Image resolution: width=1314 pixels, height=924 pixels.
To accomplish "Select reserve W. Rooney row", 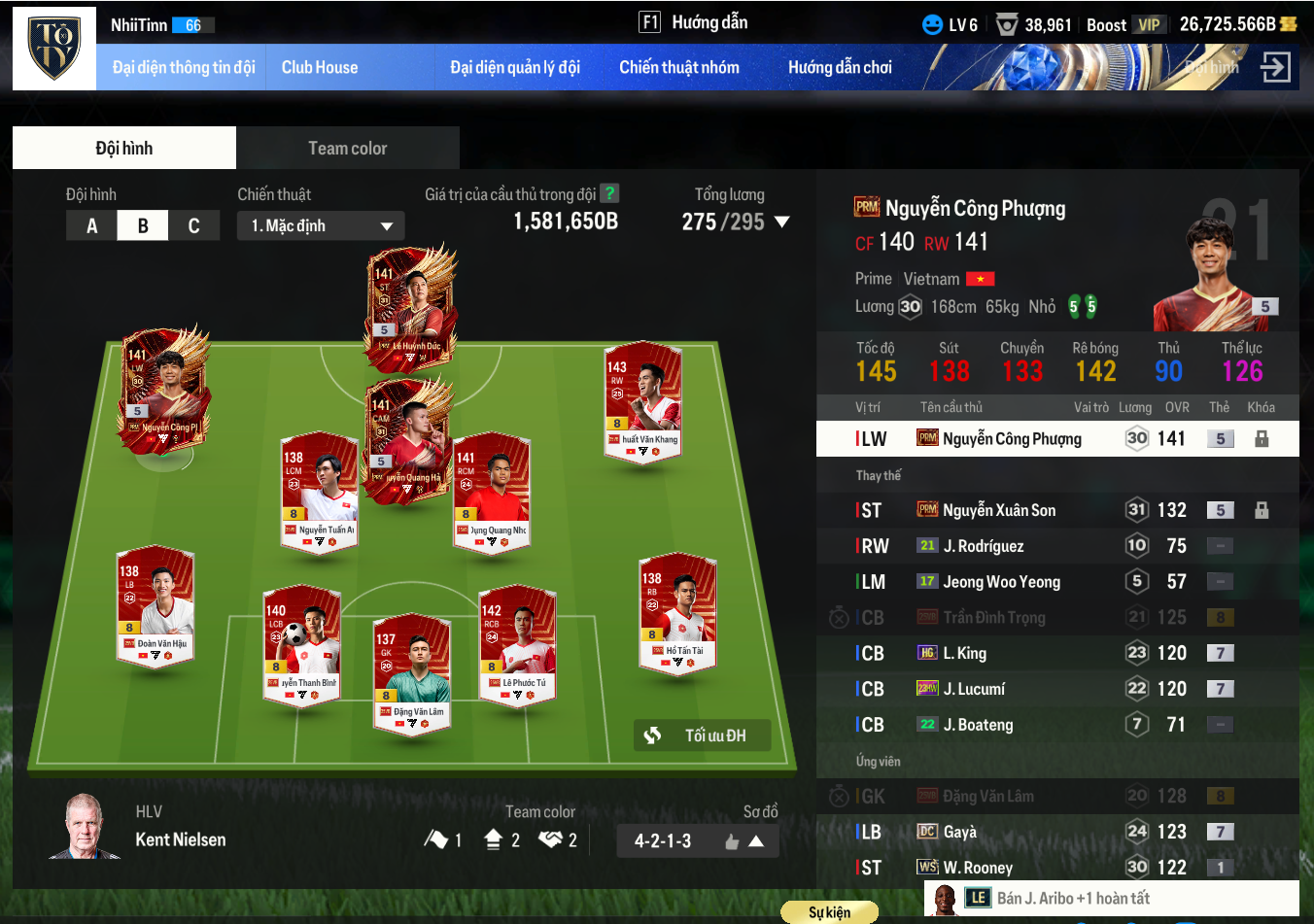I will click(1057, 867).
